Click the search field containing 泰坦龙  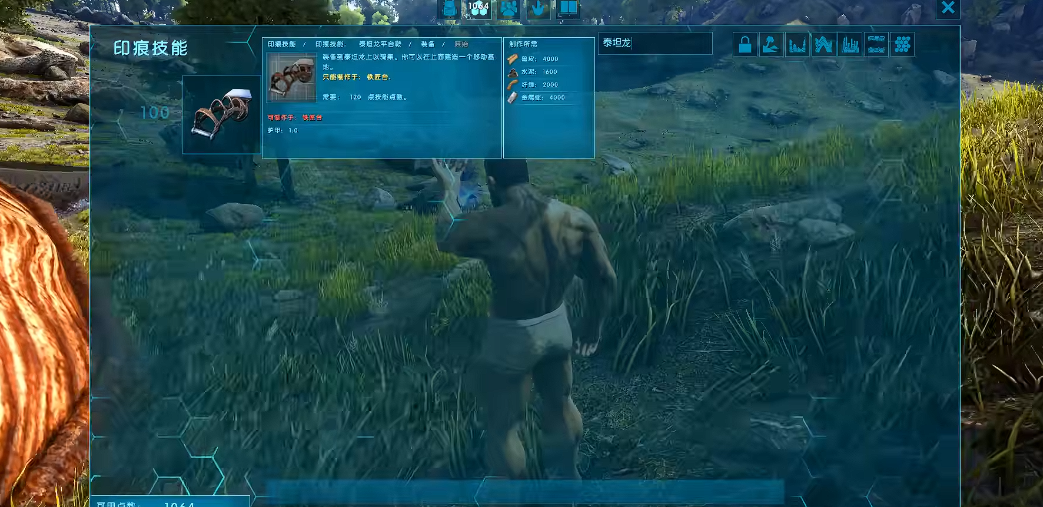click(655, 44)
